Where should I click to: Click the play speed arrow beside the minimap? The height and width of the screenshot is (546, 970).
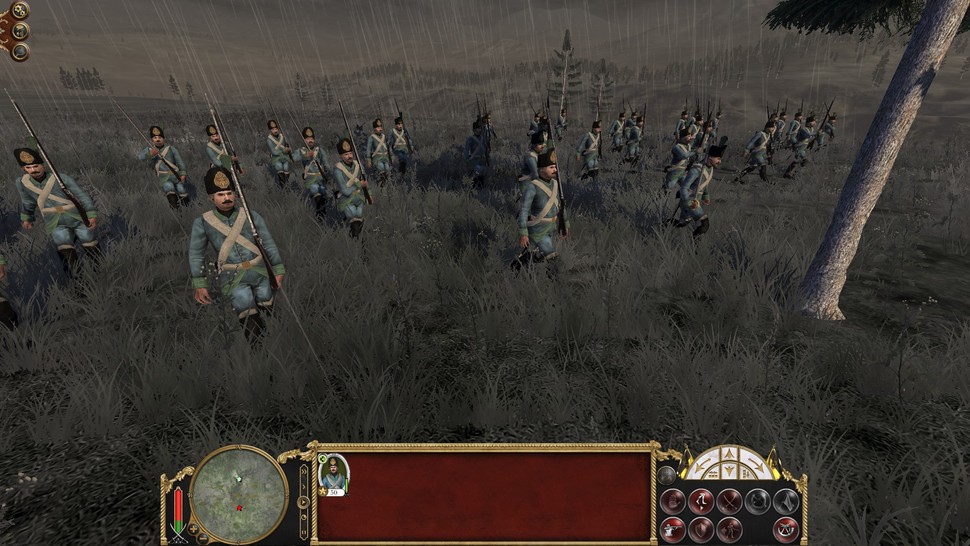click(x=303, y=501)
